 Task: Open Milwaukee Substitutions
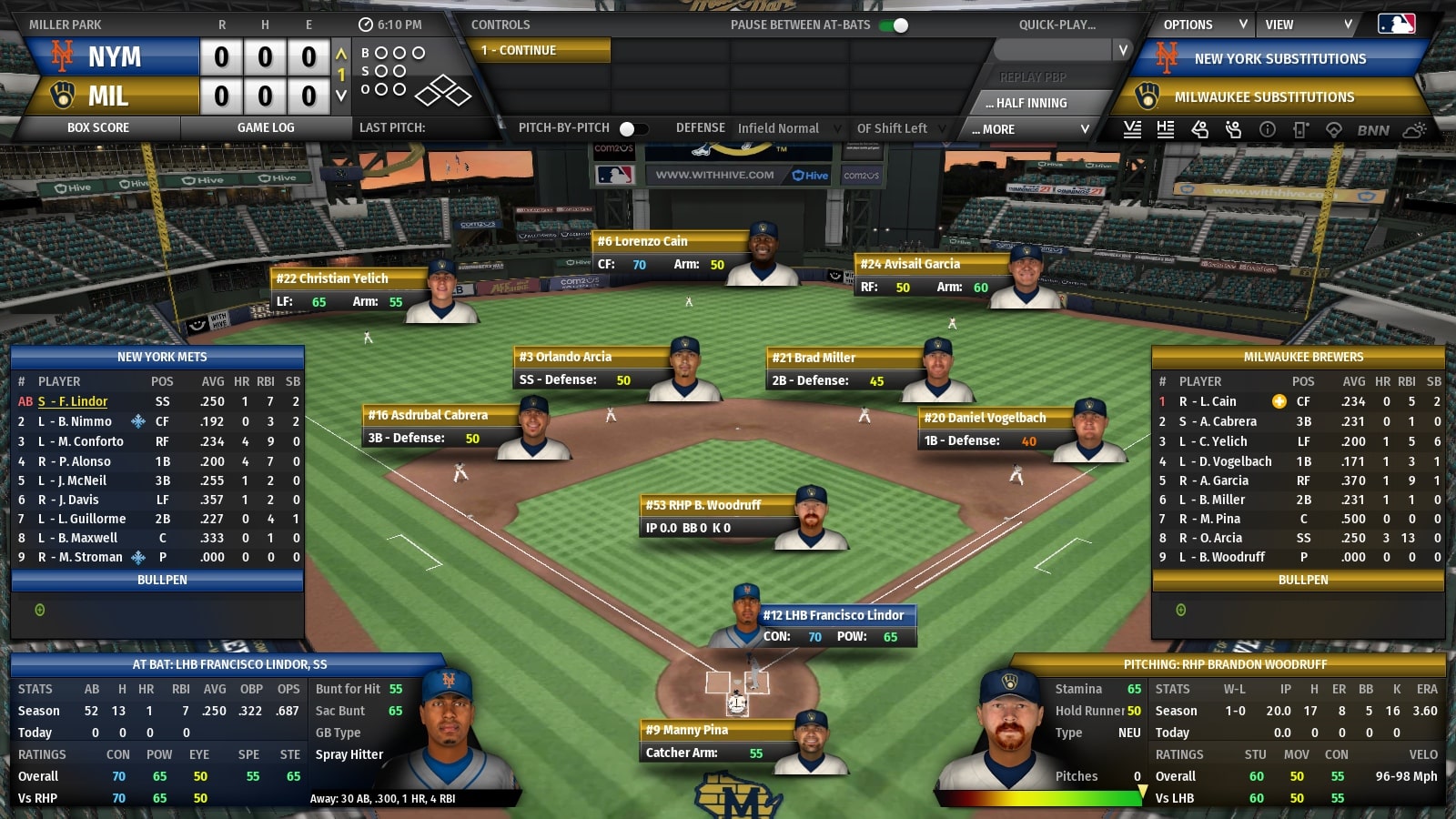point(1263,97)
